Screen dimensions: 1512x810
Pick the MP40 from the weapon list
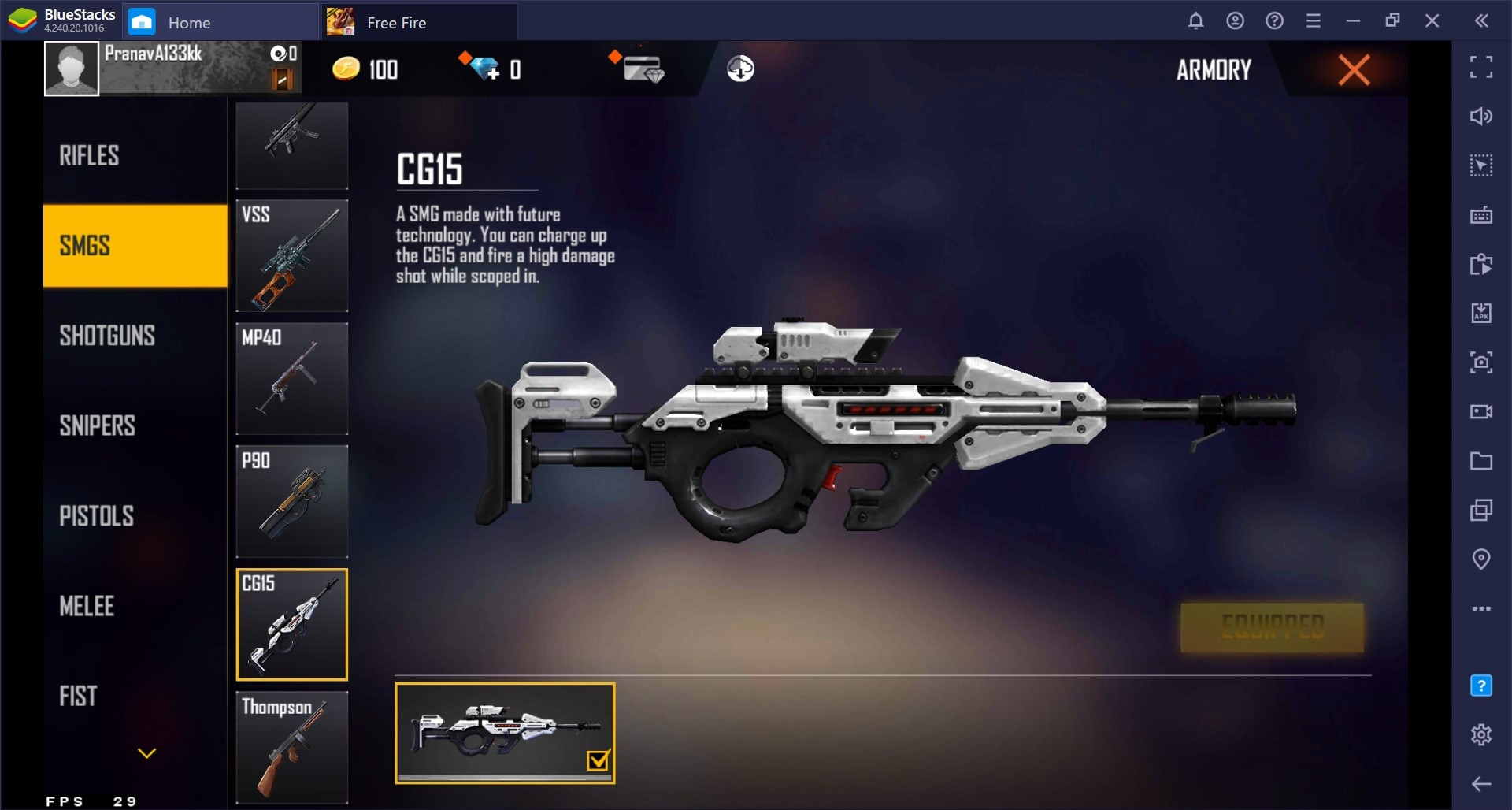coord(291,378)
